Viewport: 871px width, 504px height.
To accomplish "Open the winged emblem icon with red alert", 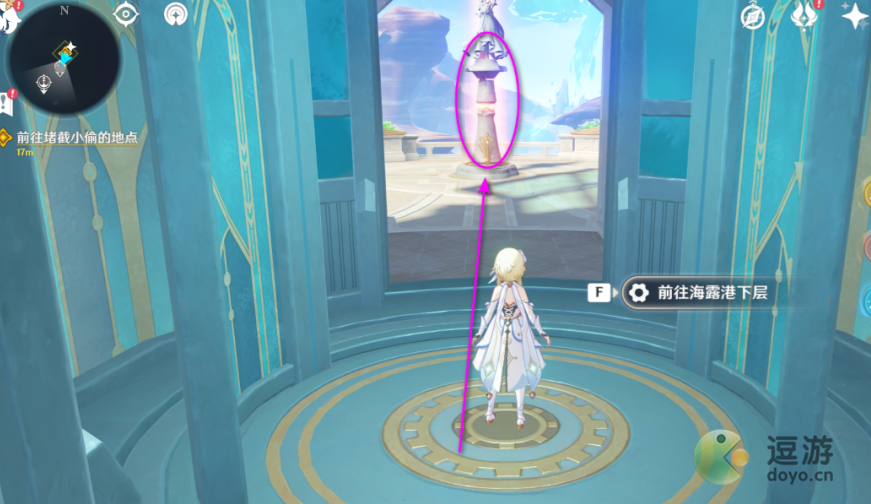I will 803,15.
